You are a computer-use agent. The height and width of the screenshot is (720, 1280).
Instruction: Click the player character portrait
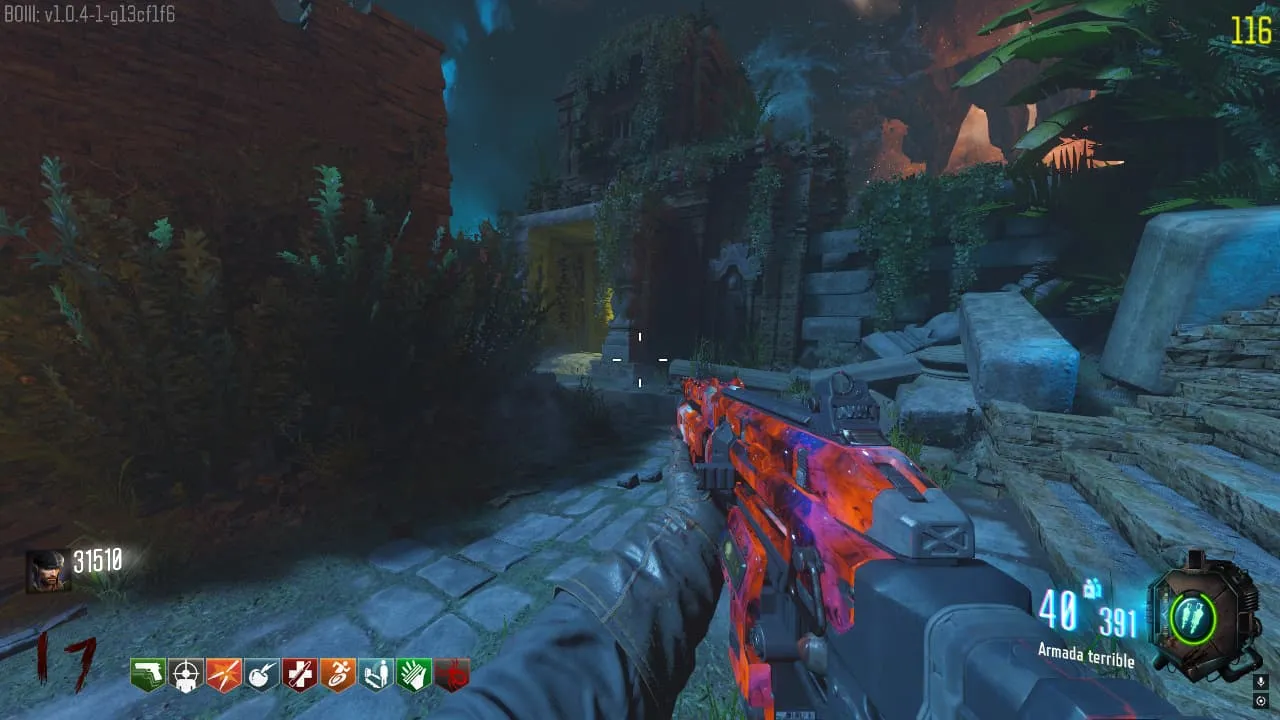tap(48, 571)
